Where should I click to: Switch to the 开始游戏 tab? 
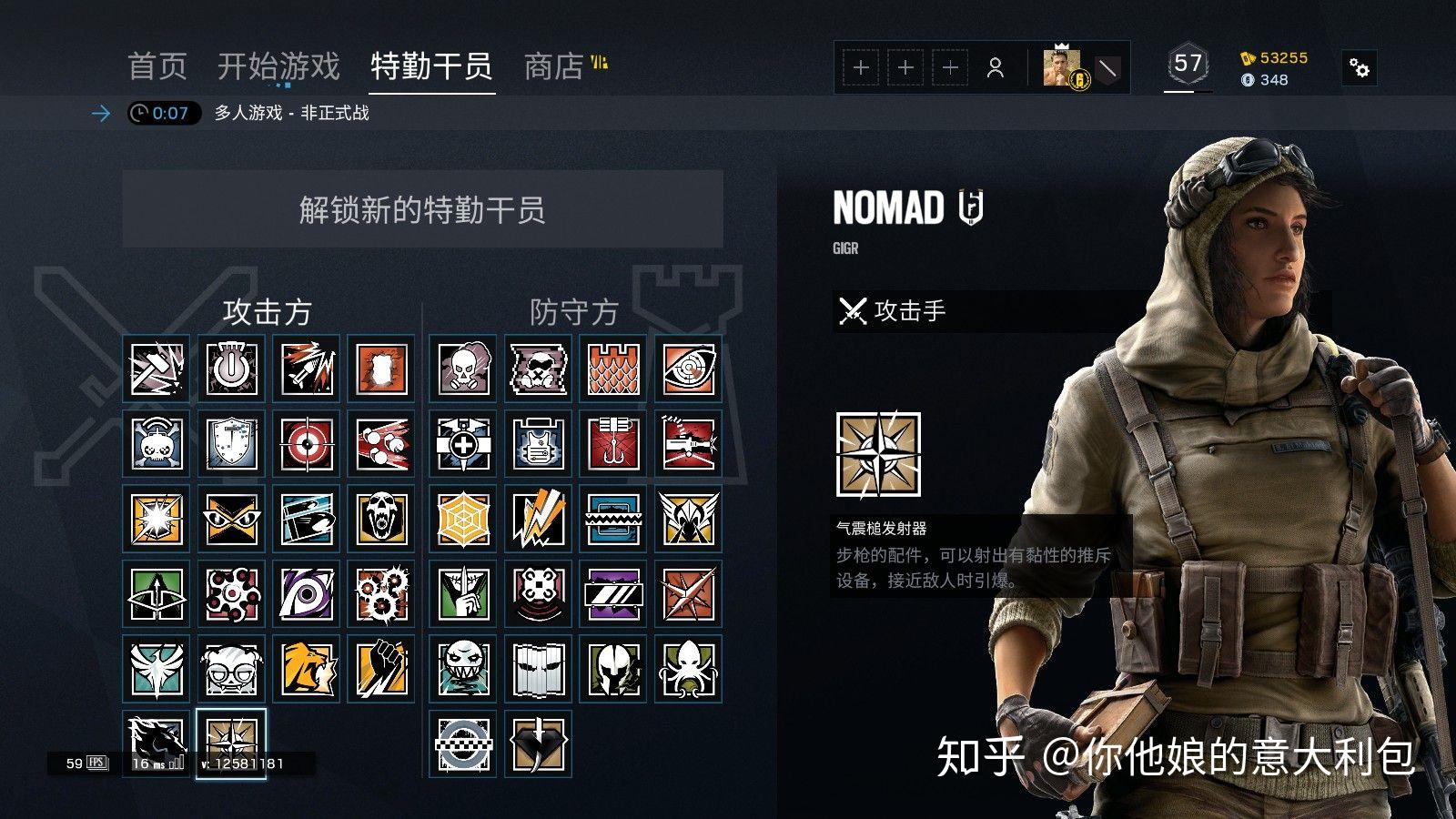point(278,66)
